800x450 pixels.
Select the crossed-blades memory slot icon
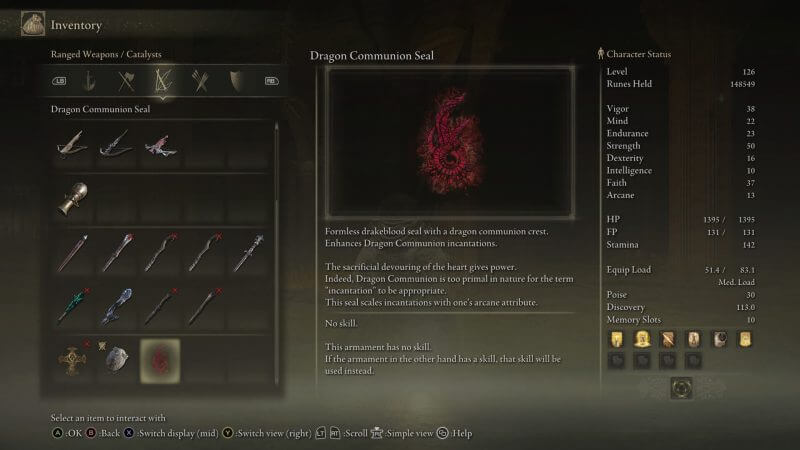coord(668,339)
